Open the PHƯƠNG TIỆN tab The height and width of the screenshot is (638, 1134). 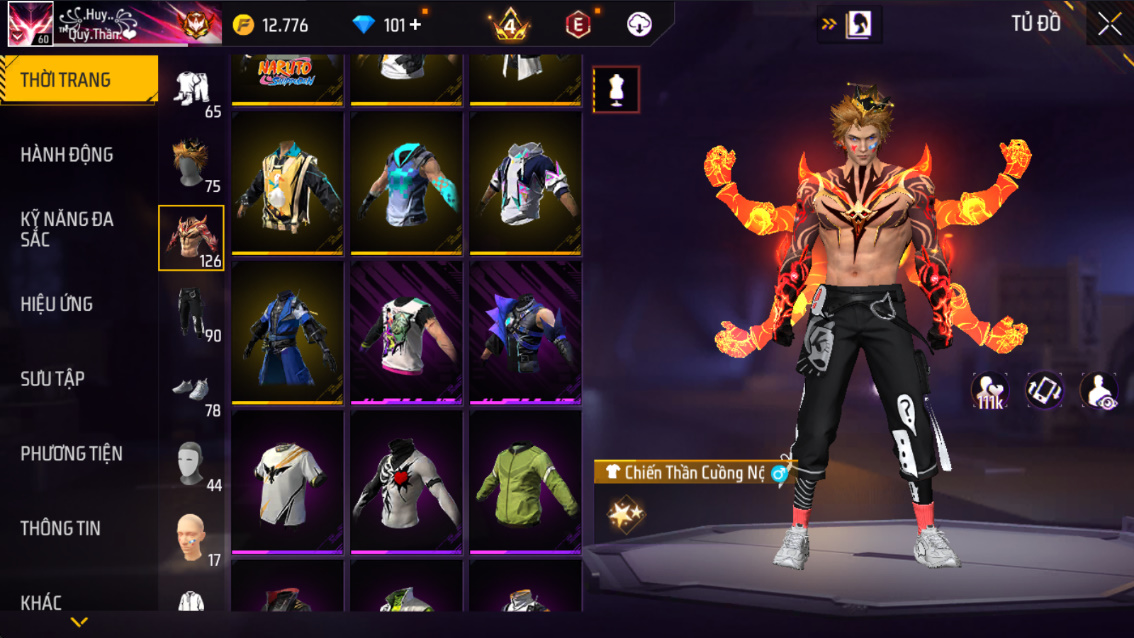72,454
